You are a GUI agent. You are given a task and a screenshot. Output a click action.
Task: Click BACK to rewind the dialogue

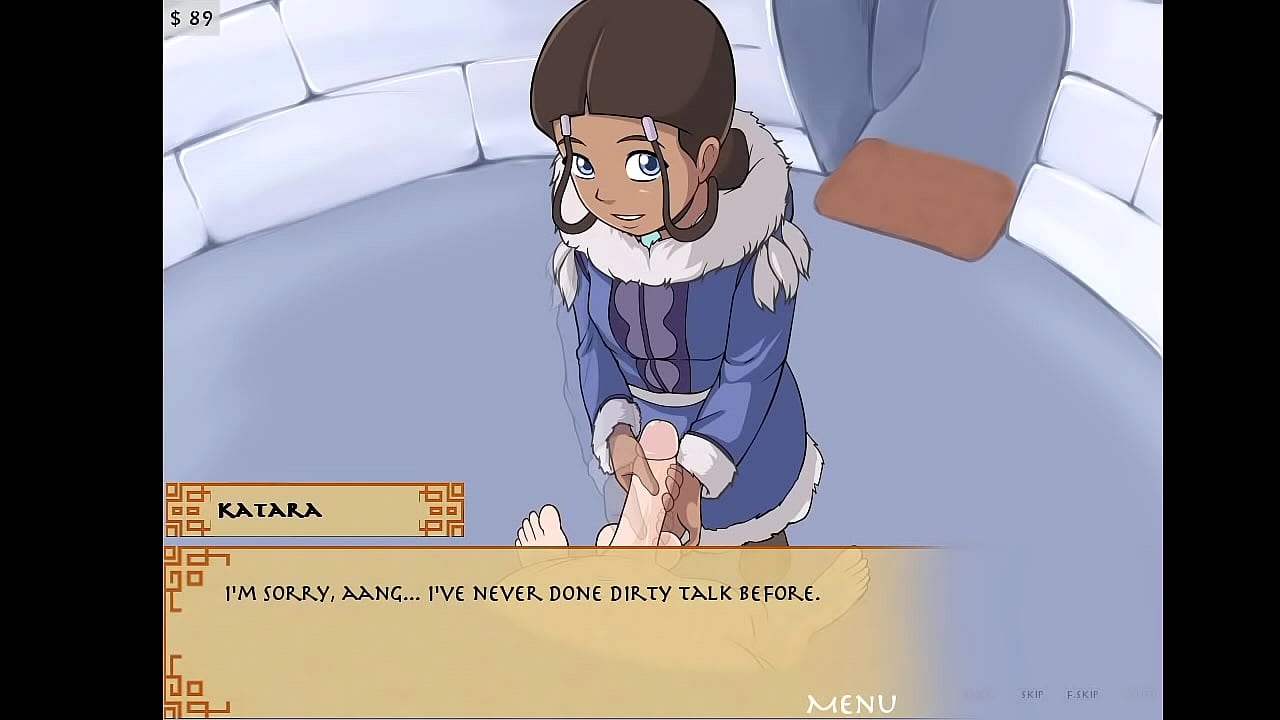[x=978, y=693]
